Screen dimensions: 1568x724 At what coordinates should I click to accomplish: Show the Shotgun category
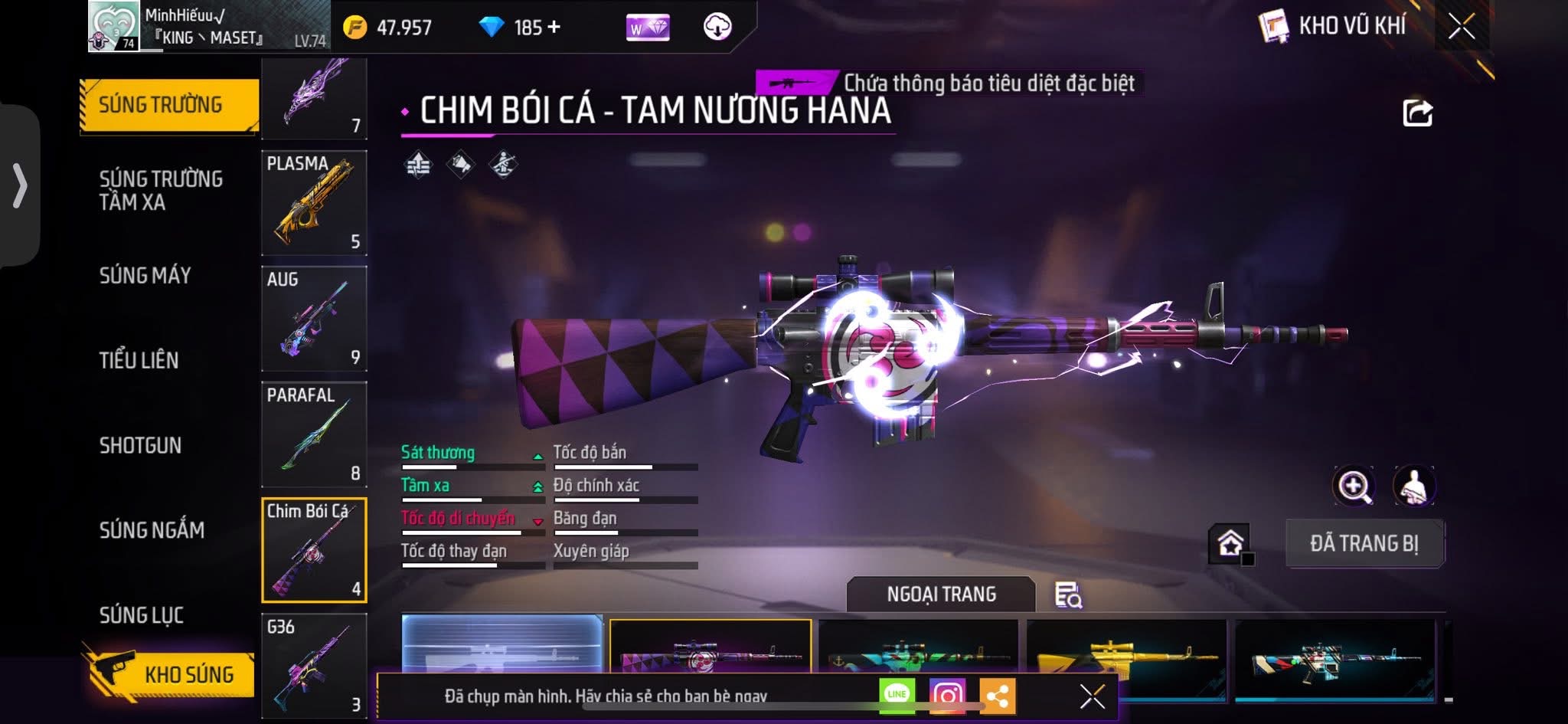(x=140, y=445)
